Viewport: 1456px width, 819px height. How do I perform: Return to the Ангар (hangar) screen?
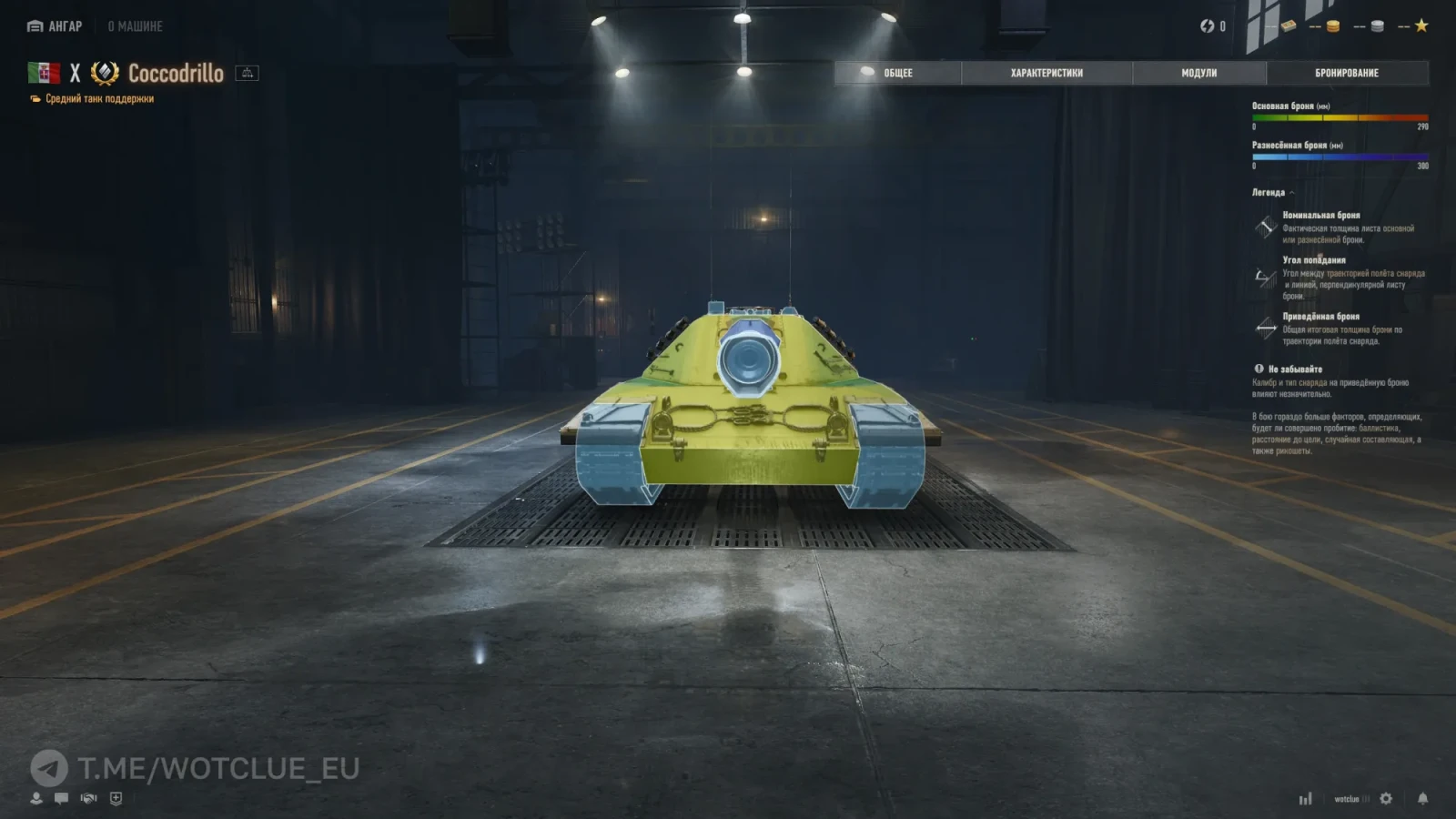coord(55,26)
